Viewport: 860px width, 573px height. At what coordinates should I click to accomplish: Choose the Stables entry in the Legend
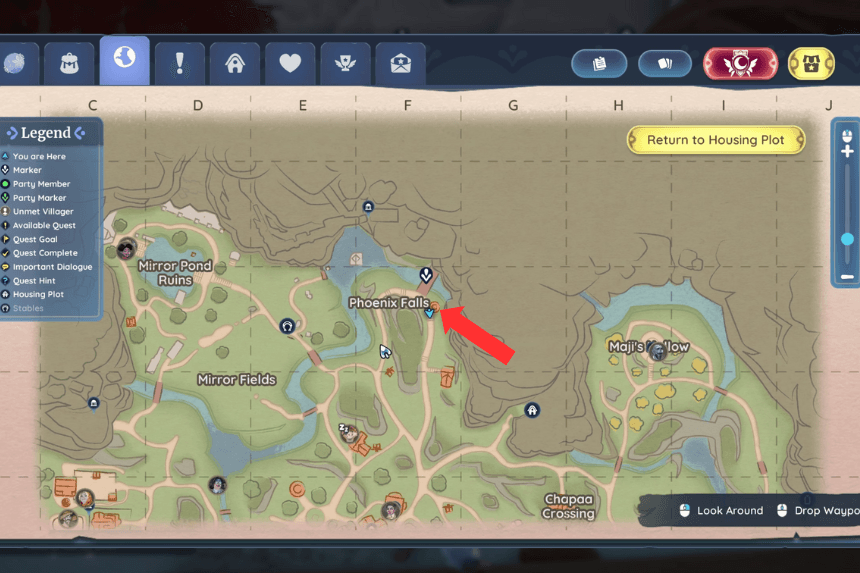tap(28, 309)
